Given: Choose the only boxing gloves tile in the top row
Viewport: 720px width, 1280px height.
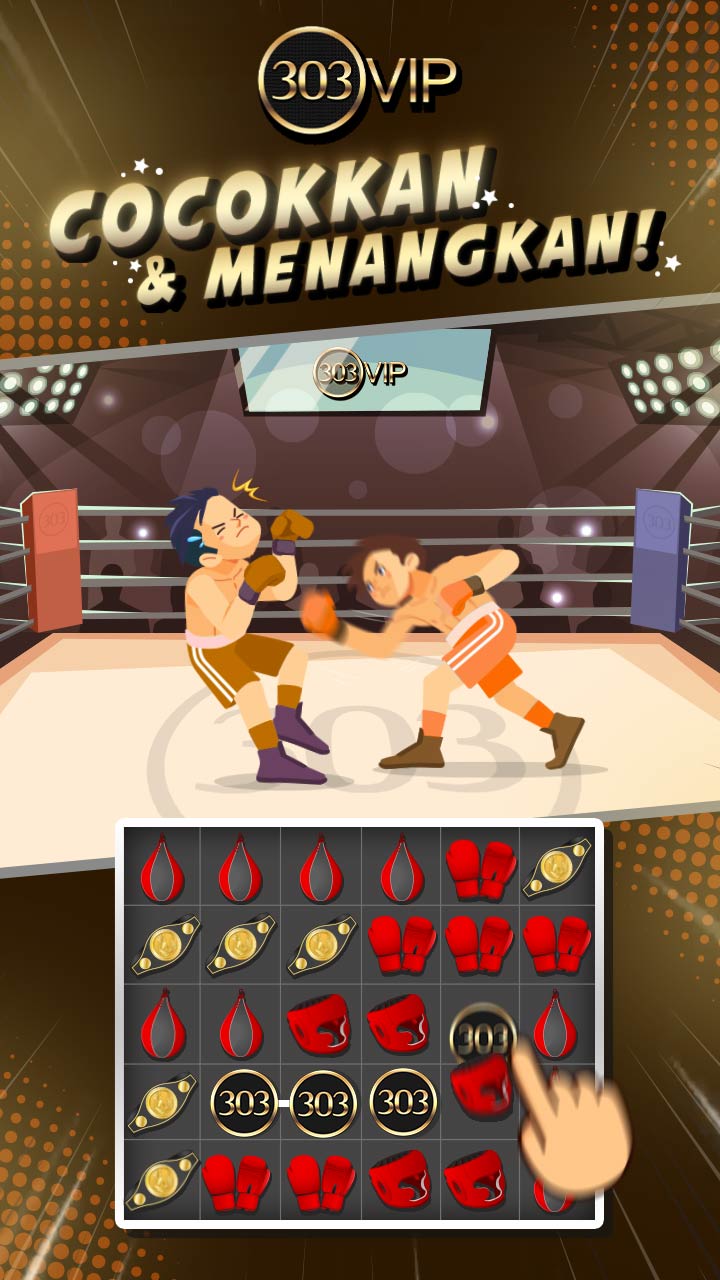Looking at the screenshot, I should click(480, 867).
